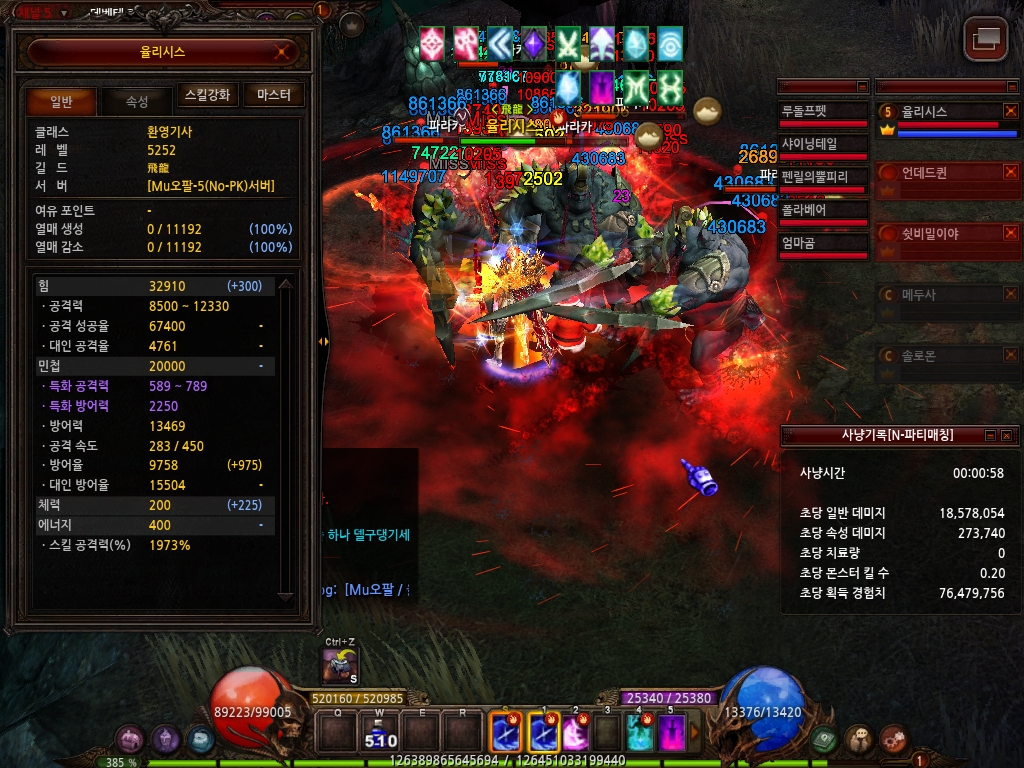Select the 일반 tab
Image resolution: width=1024 pixels, height=768 pixels.
pyautogui.click(x=61, y=101)
